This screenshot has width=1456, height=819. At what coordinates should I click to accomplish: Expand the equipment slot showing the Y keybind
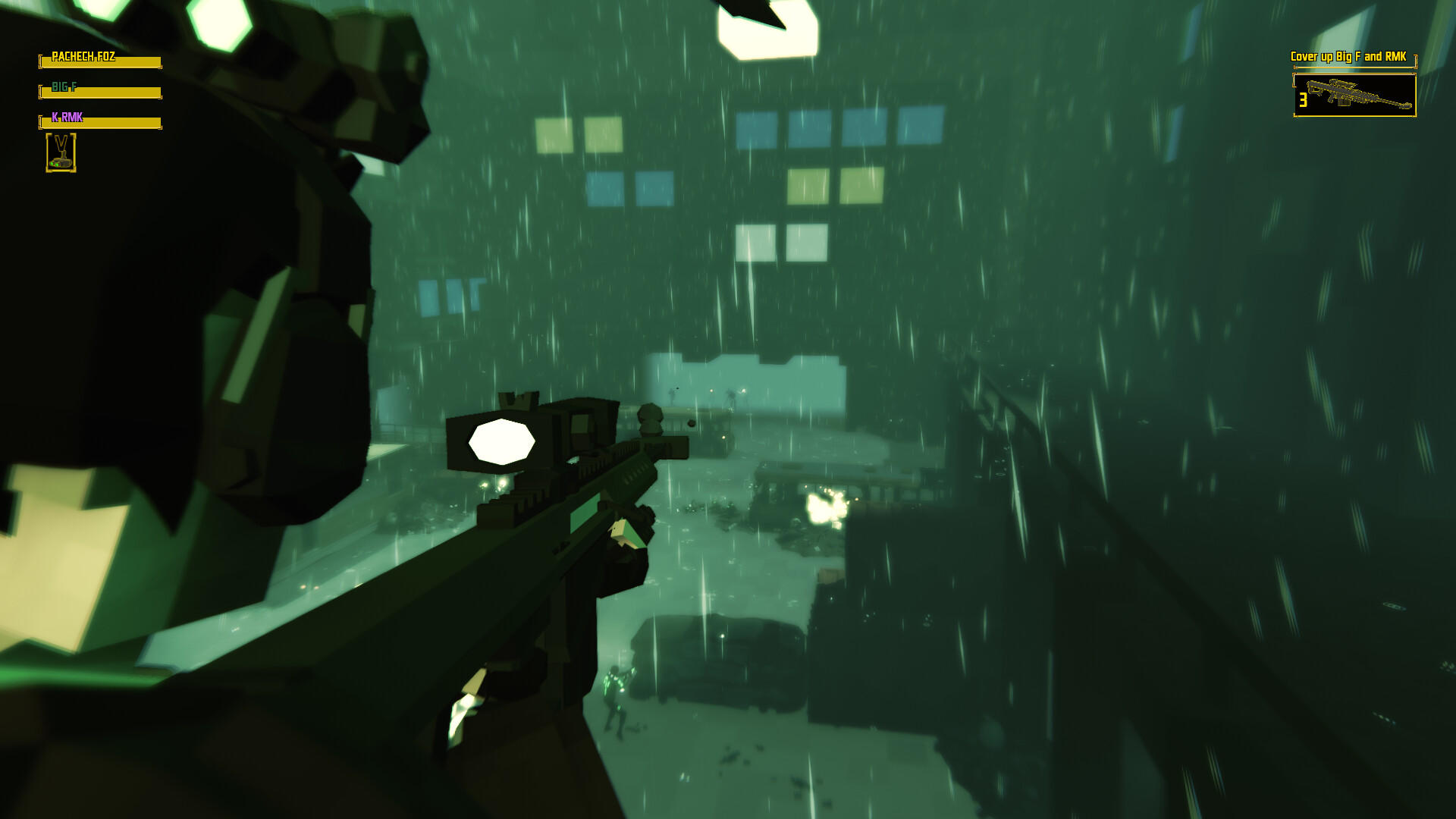(62, 152)
